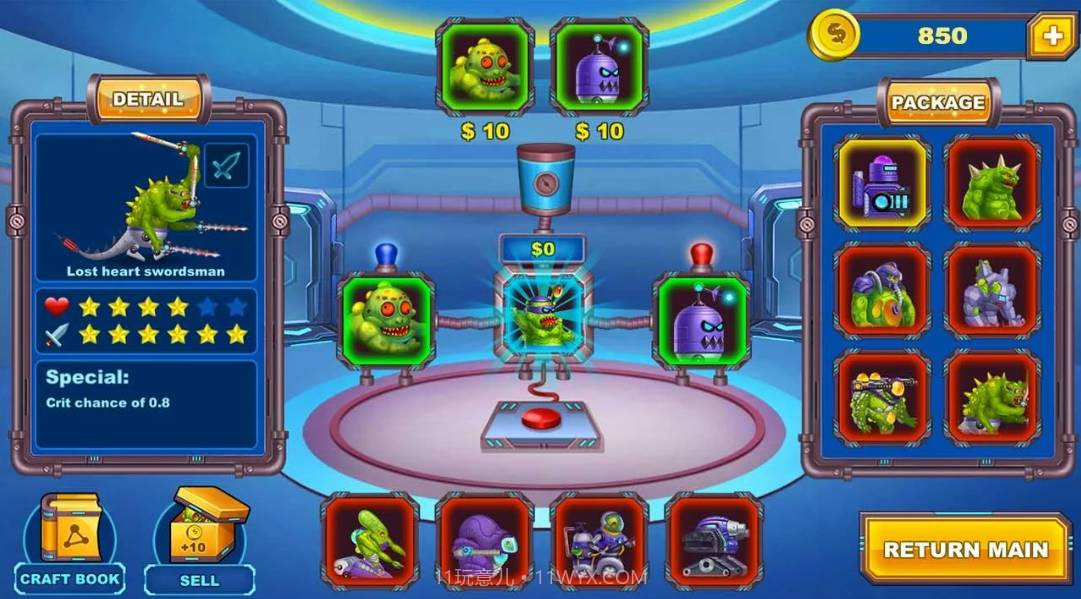Pick the green alien on purple hoverboard
Screen dimensions: 1081x599
point(370,540)
